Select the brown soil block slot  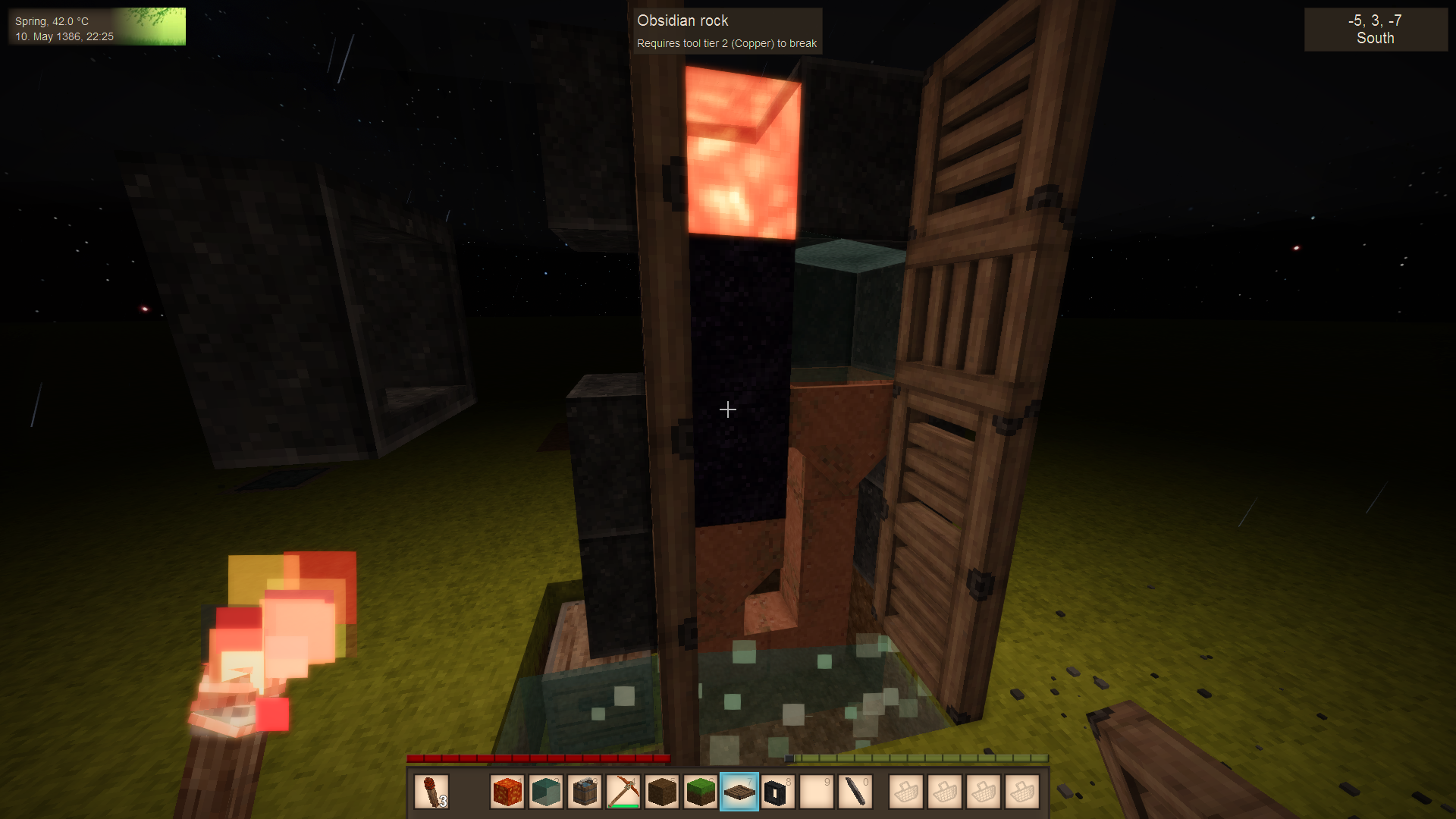pos(662,792)
